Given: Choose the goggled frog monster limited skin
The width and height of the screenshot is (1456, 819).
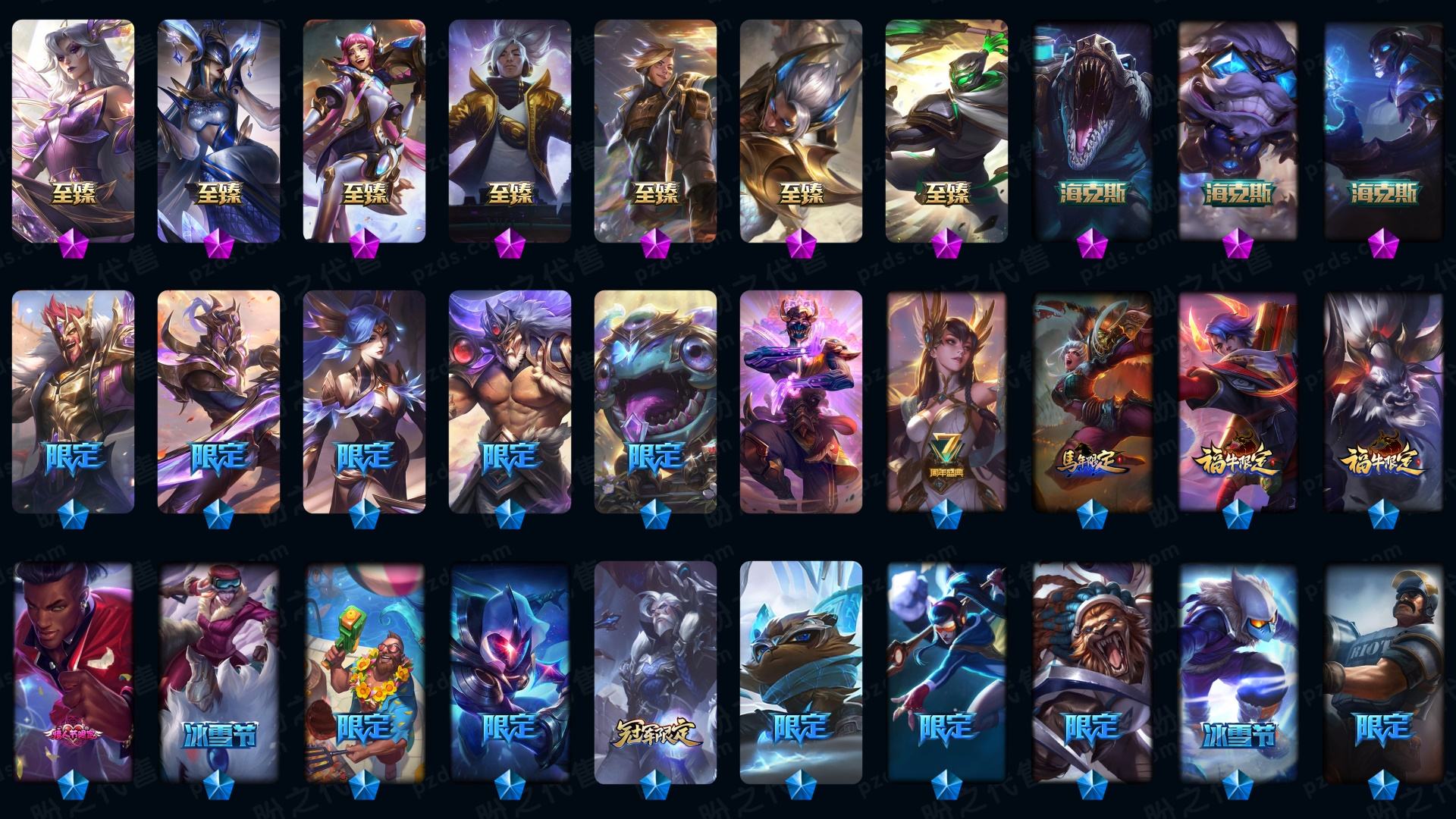Looking at the screenshot, I should [x=655, y=402].
